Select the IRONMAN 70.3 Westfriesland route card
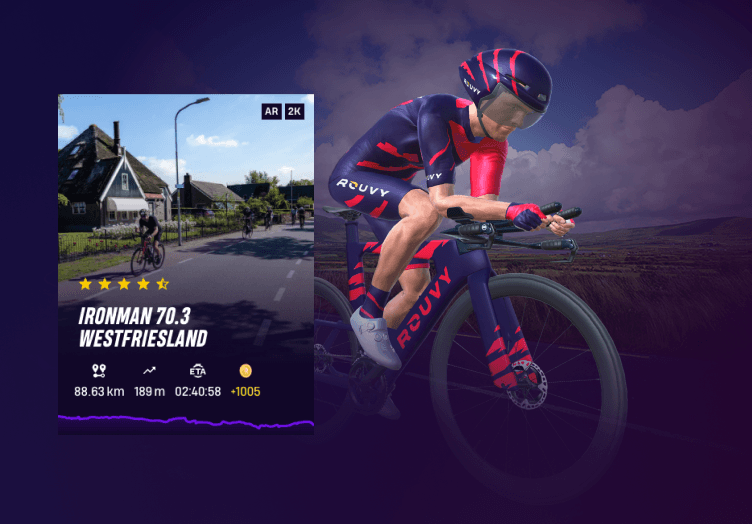Screen dimensions: 752x524 click(186, 265)
